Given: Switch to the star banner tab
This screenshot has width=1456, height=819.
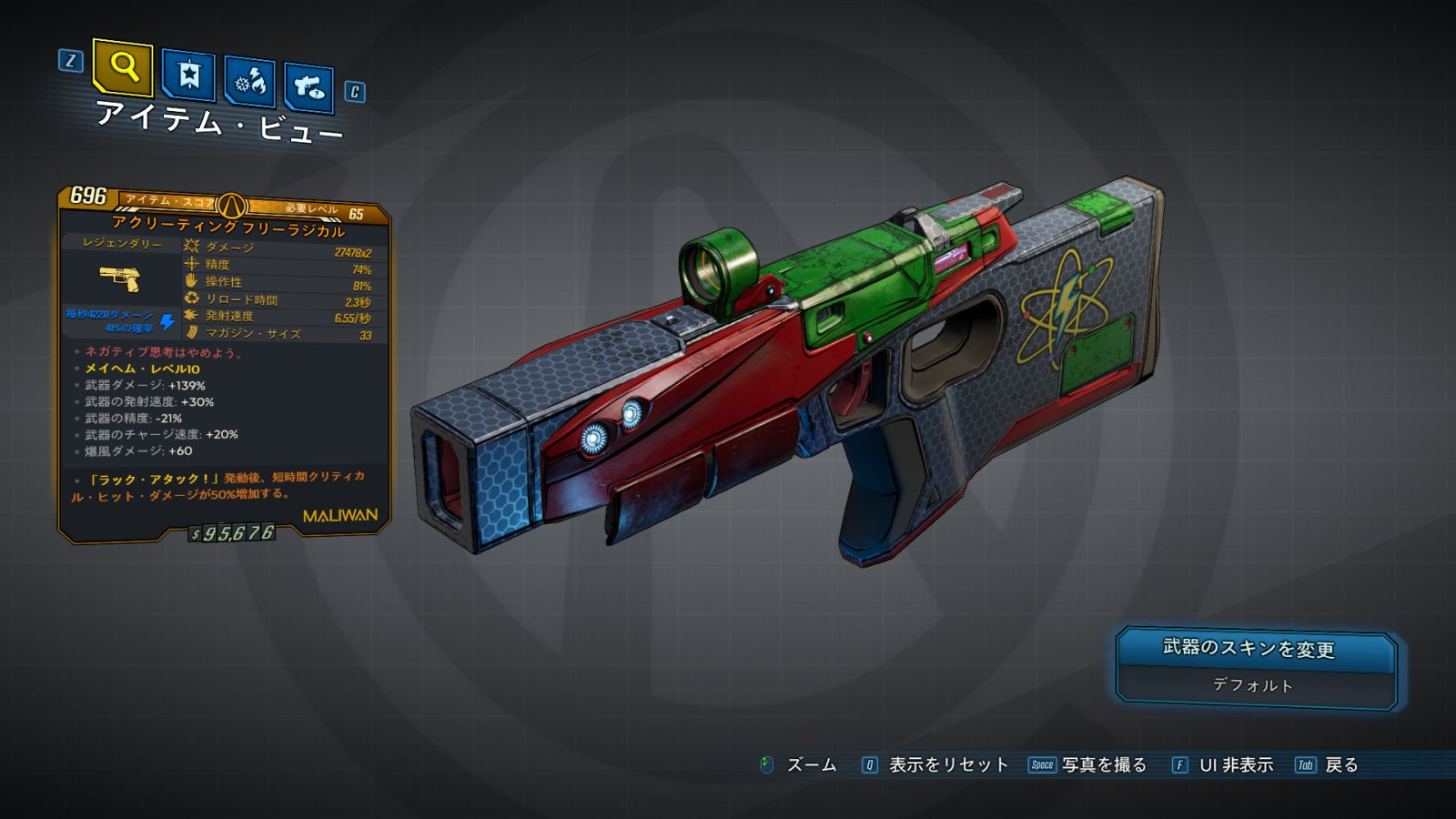Looking at the screenshot, I should [x=188, y=75].
